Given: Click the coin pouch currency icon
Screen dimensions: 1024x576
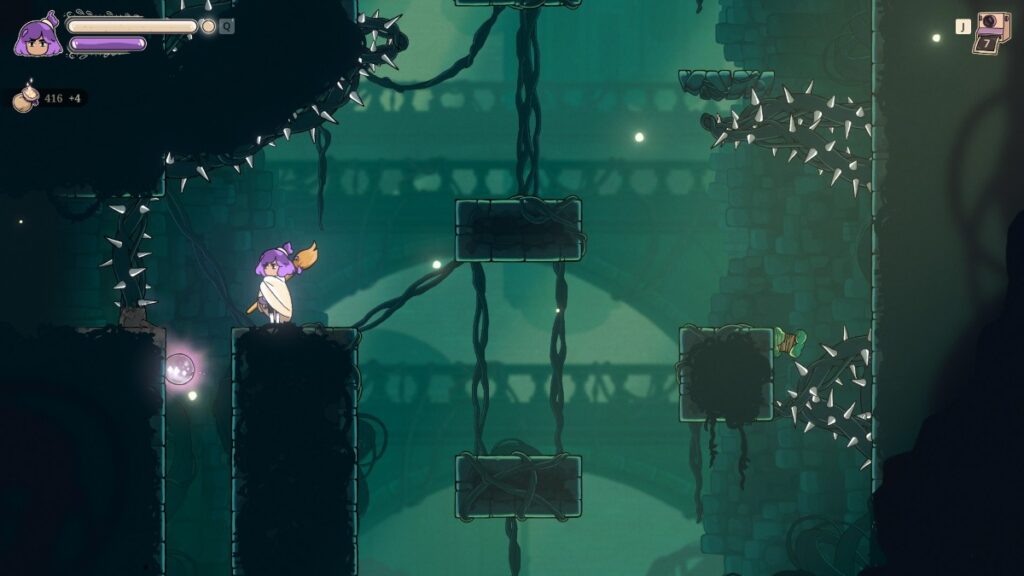Looking at the screenshot, I should point(26,97).
